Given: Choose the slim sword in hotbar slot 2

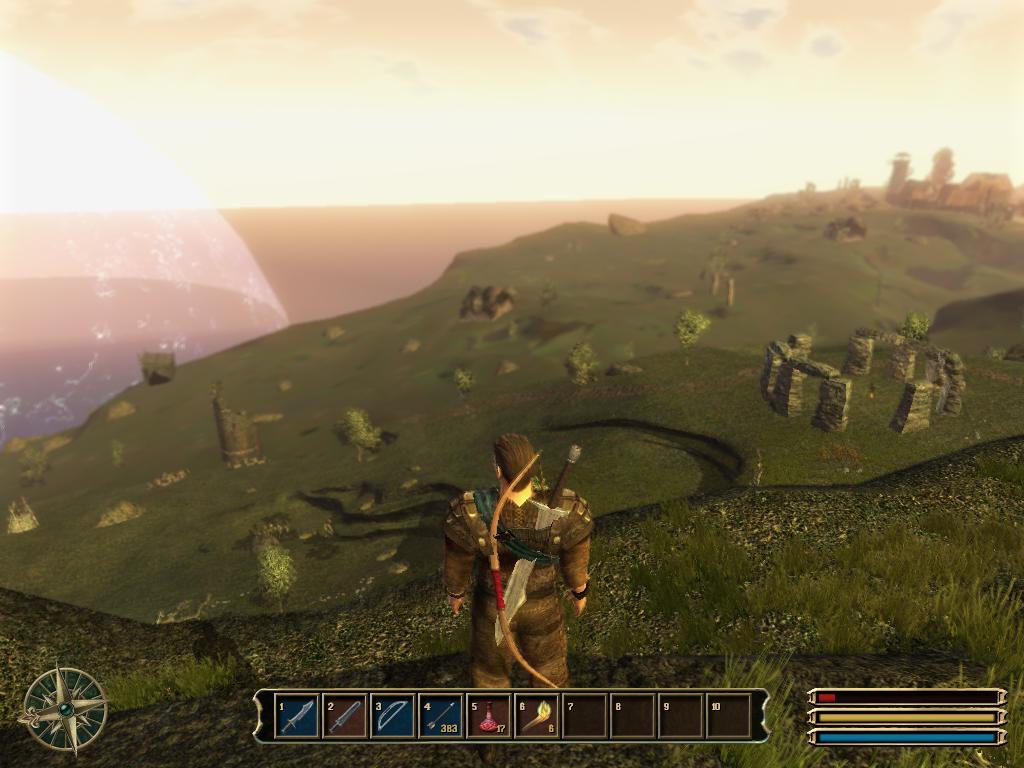Looking at the screenshot, I should click(x=345, y=716).
